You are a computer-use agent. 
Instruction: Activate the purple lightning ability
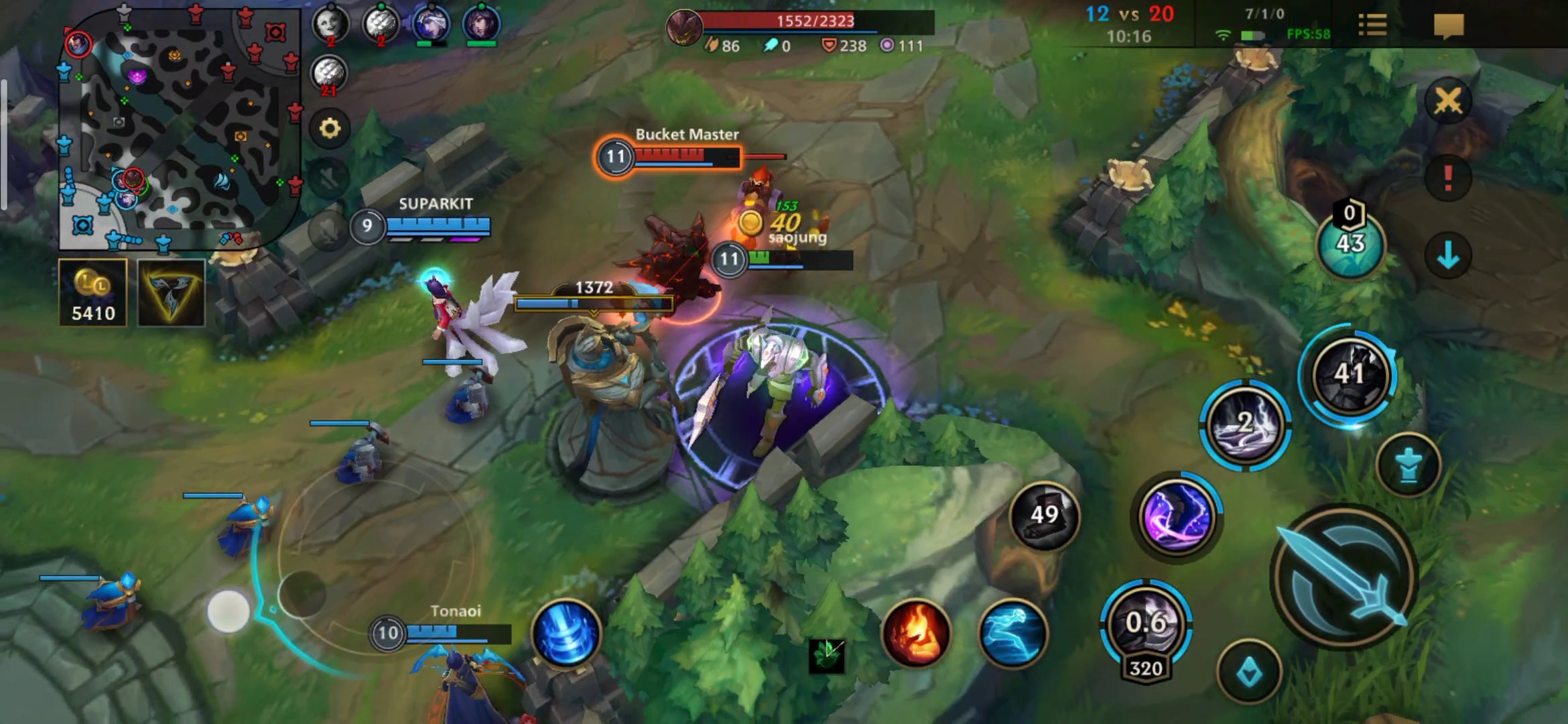point(1177,517)
